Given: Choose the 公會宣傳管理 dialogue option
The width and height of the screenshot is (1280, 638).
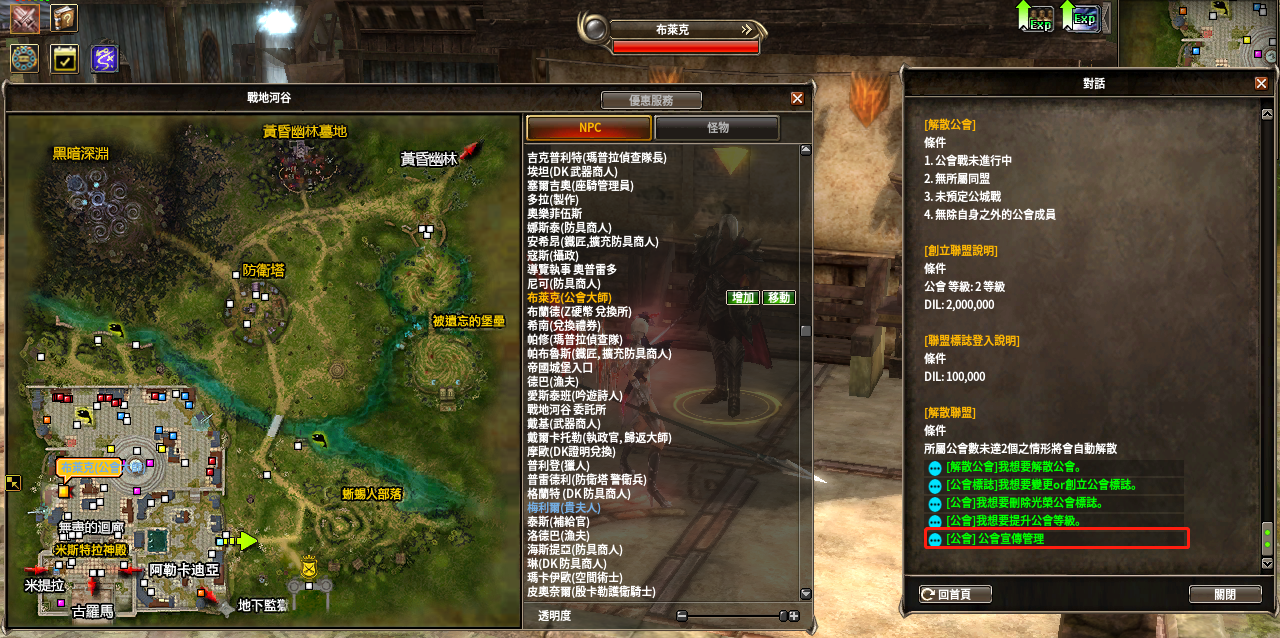Looking at the screenshot, I should (x=1056, y=539).
